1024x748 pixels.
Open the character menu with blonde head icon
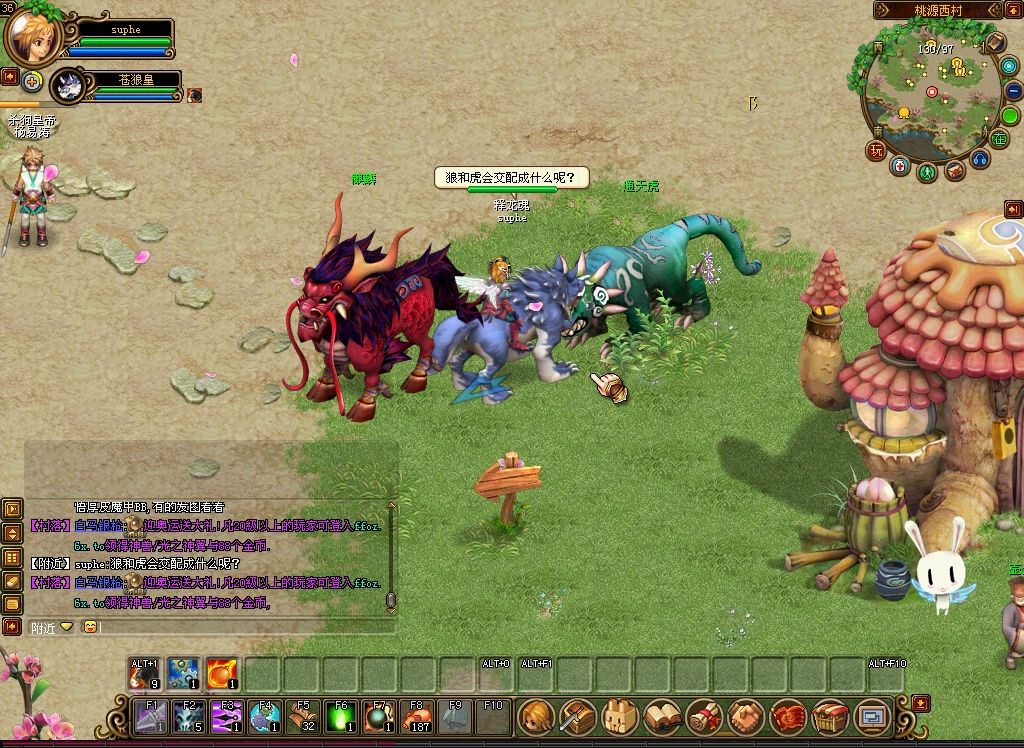point(536,716)
